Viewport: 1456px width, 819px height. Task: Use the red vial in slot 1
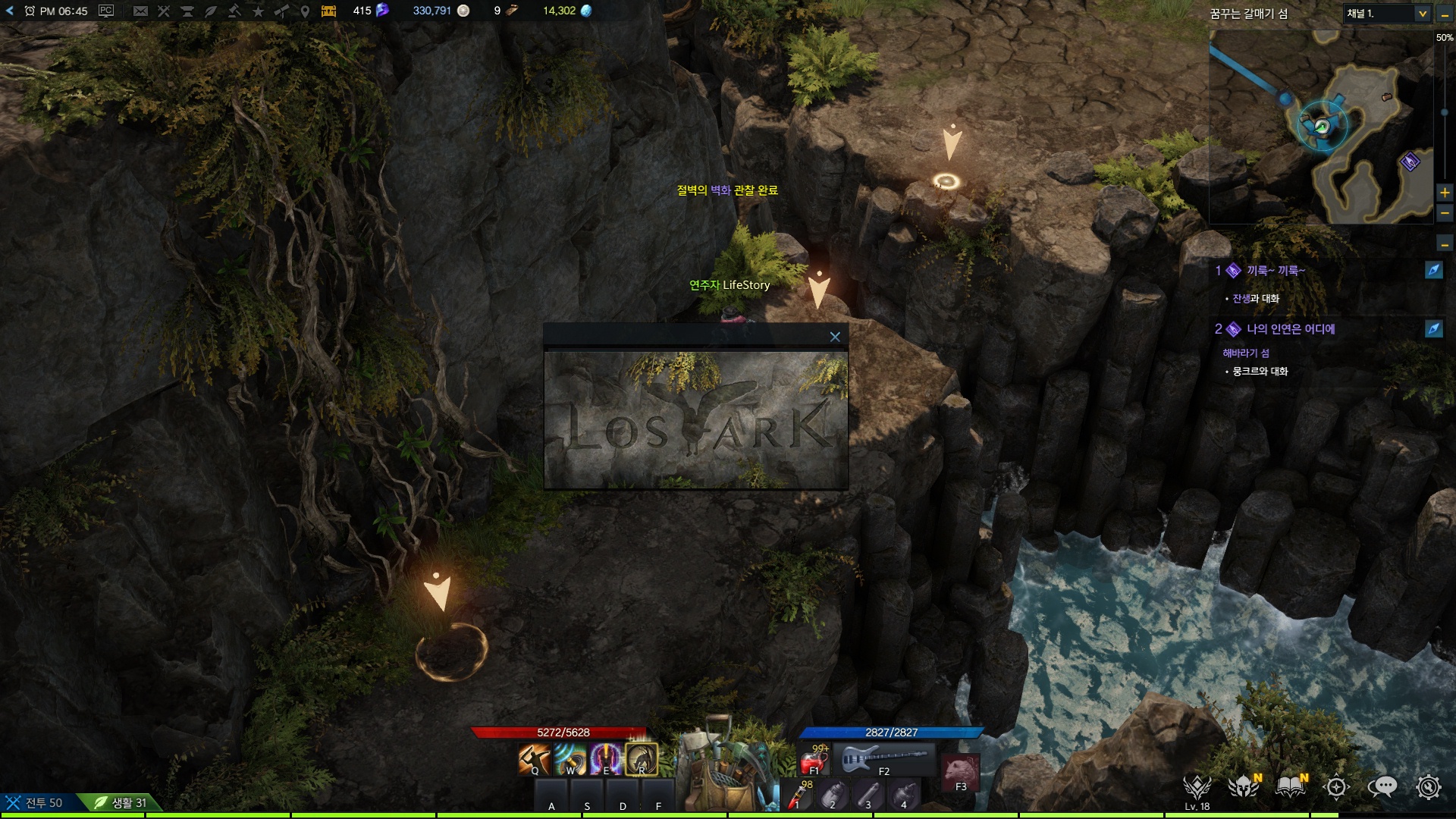(x=797, y=796)
